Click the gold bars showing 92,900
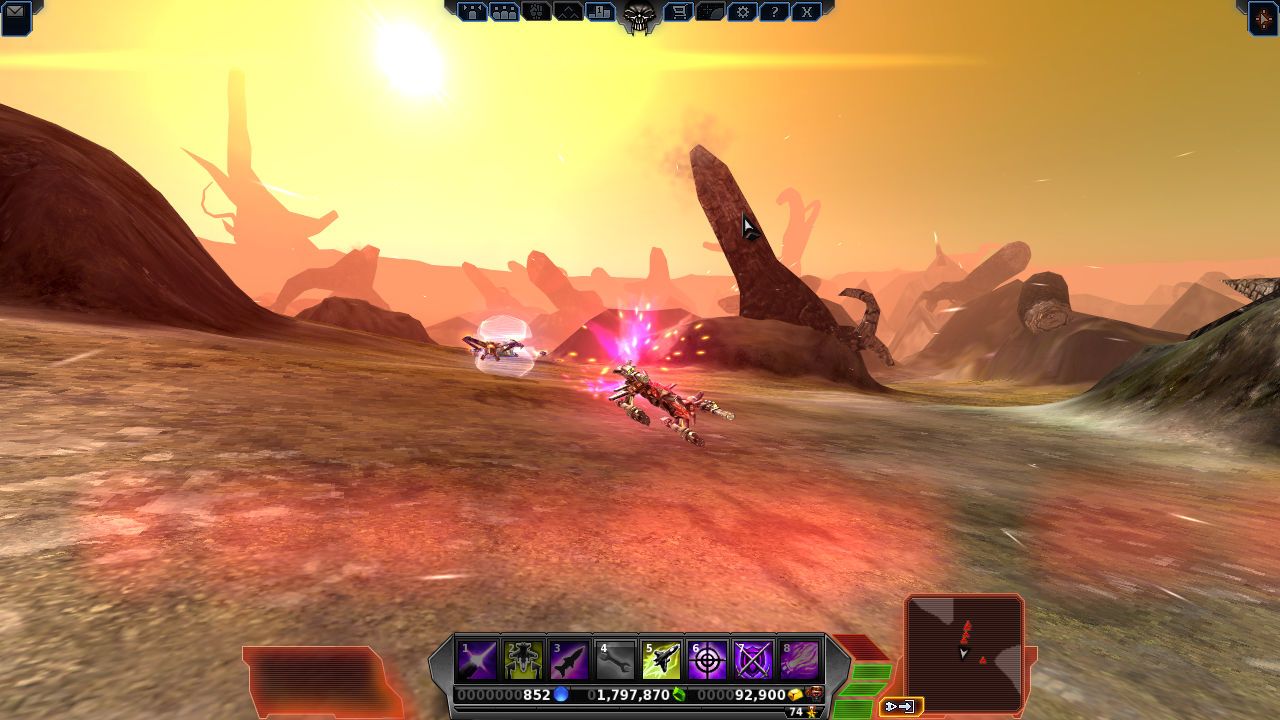This screenshot has width=1280, height=720. tap(760, 693)
